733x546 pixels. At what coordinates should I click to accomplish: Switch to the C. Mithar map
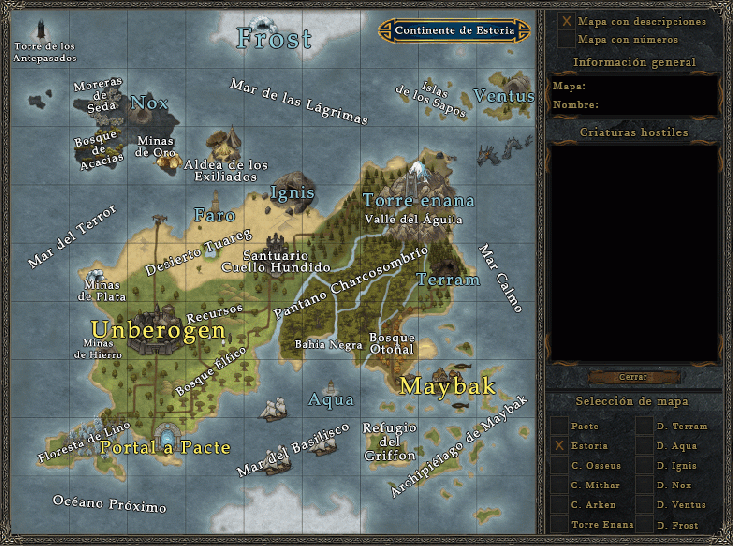pos(560,486)
